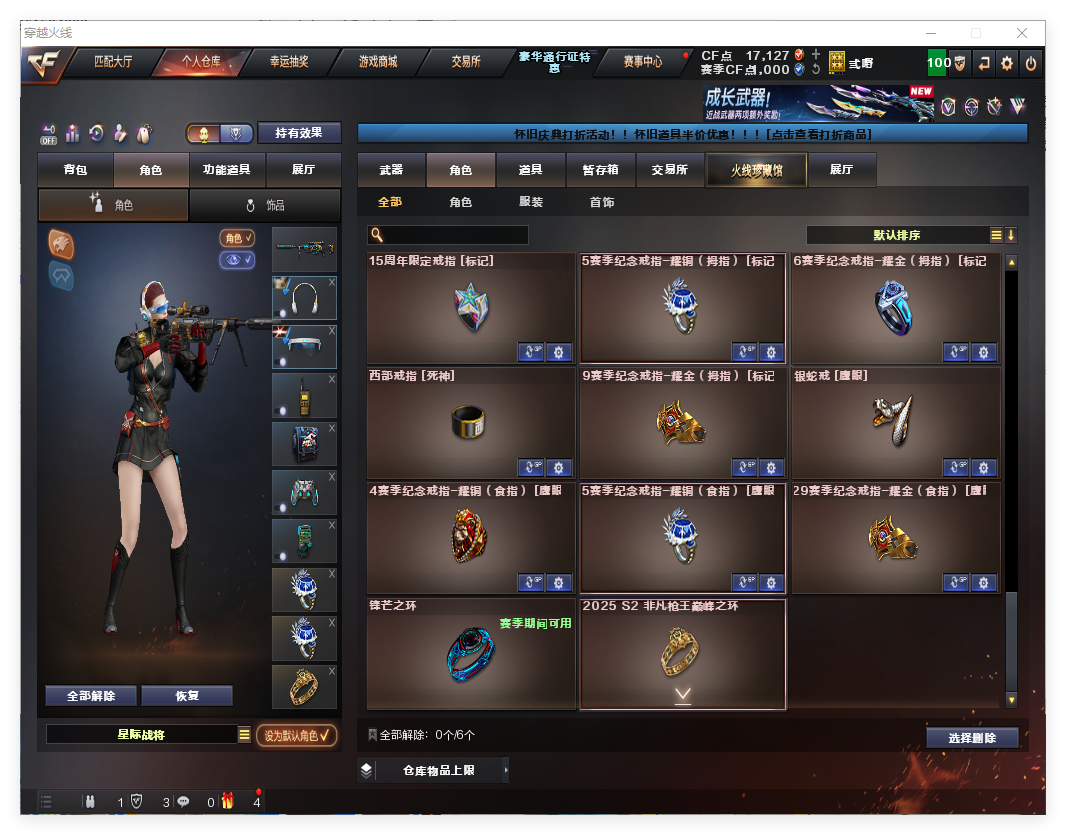Go to the 游戏商城 shop
The image size is (1066, 835).
click(x=378, y=62)
